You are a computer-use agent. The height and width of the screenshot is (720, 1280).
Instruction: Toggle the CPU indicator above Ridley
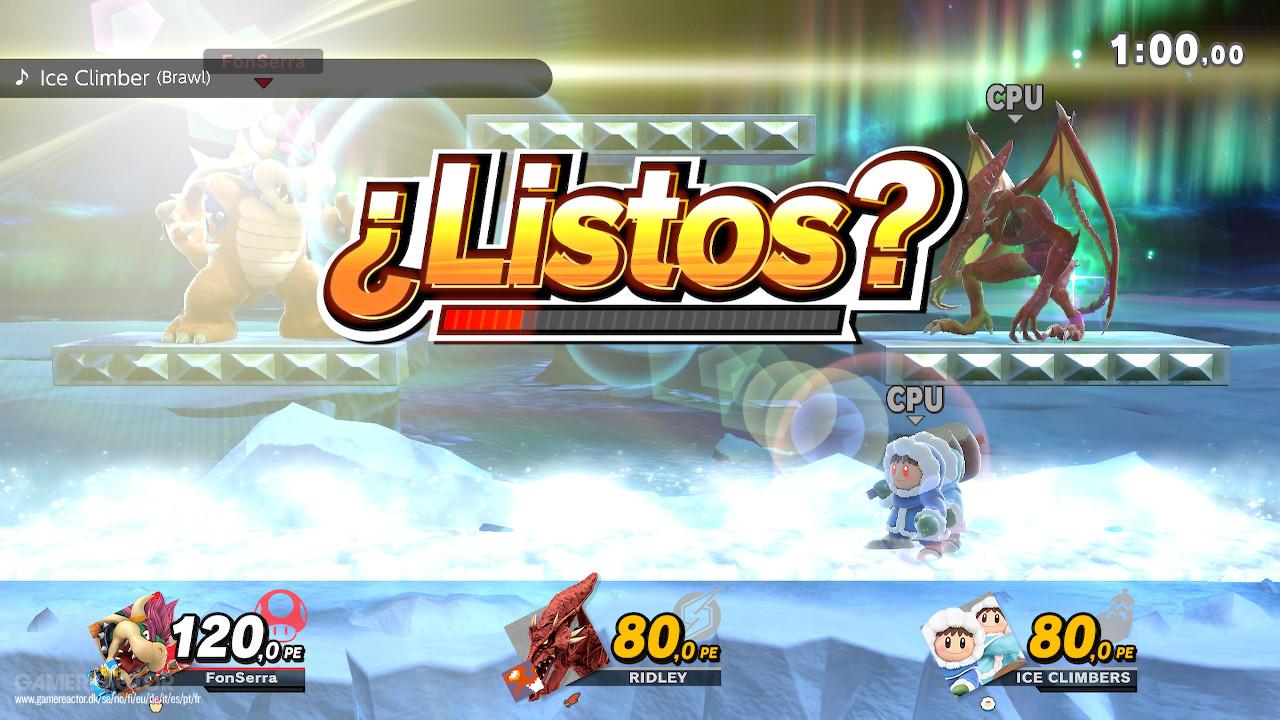pyautogui.click(x=1016, y=97)
